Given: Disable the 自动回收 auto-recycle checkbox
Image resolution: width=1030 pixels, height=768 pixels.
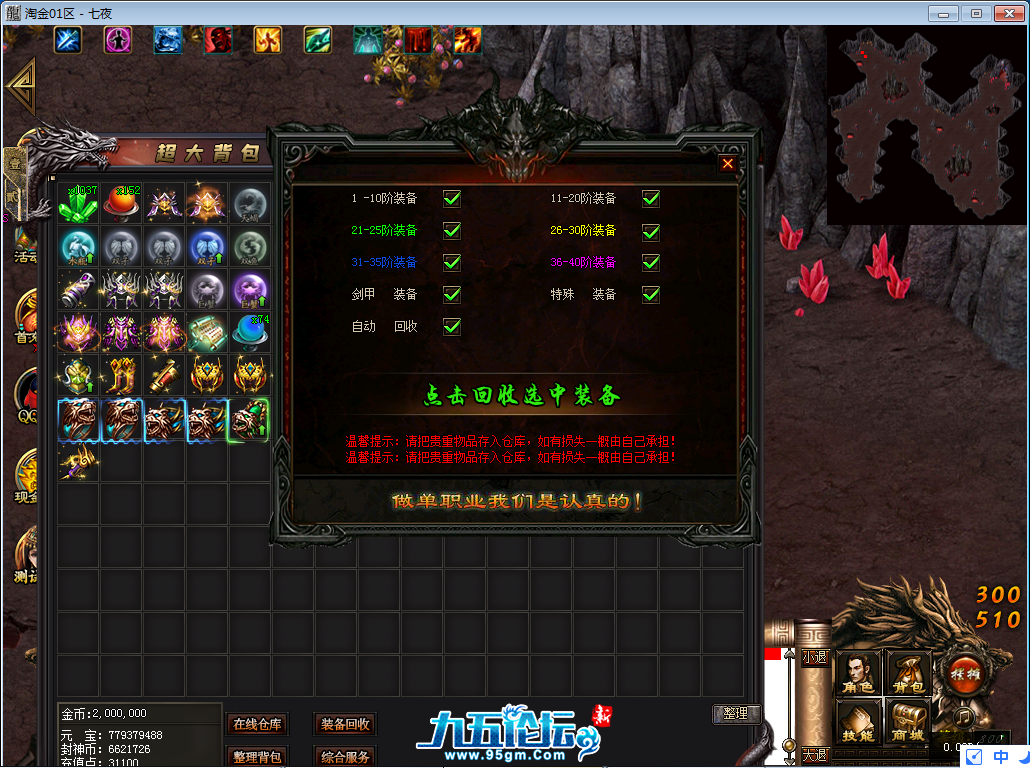Looking at the screenshot, I should (x=452, y=326).
